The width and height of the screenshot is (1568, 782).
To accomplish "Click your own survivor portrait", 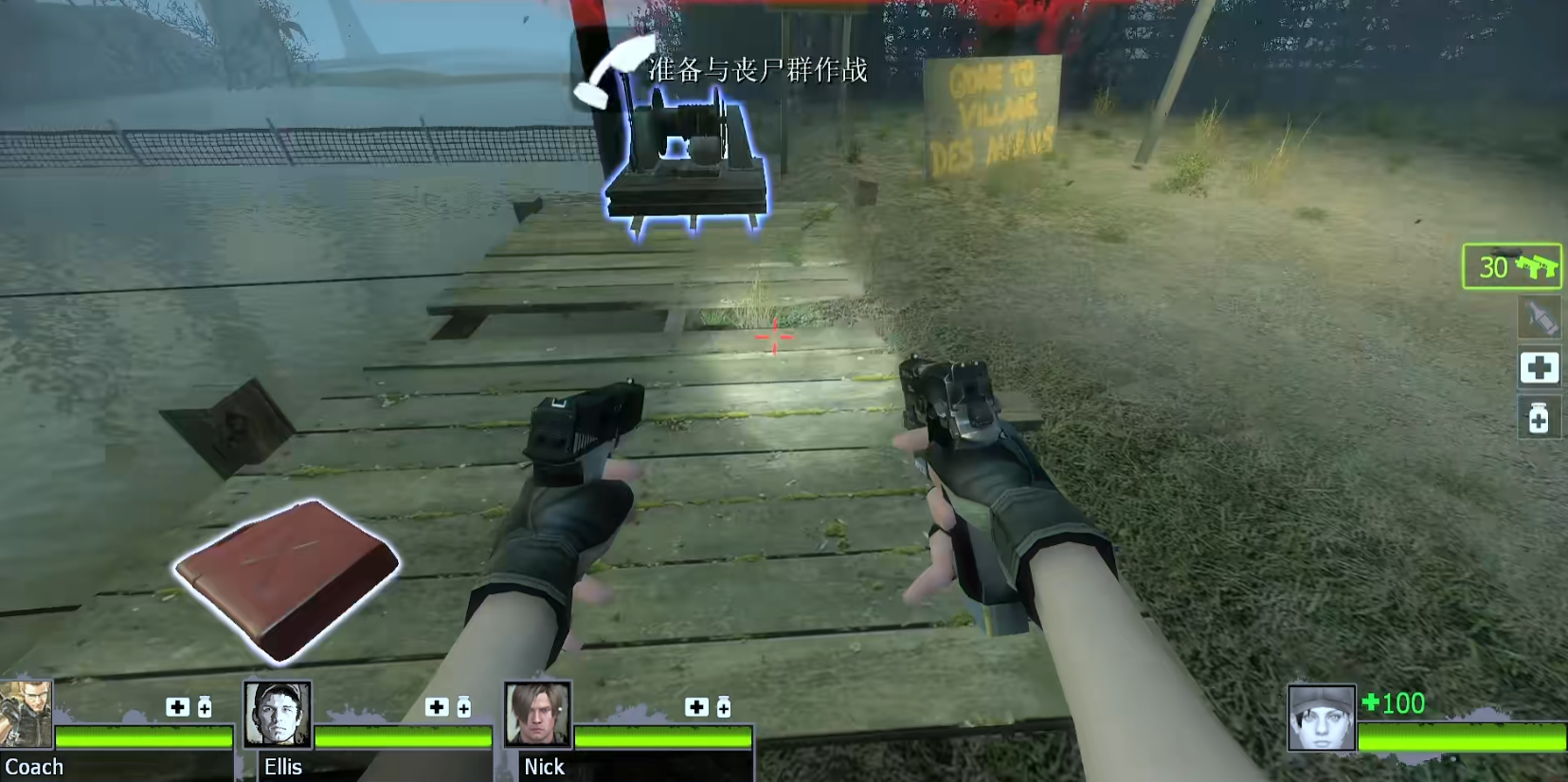I will (x=1321, y=718).
